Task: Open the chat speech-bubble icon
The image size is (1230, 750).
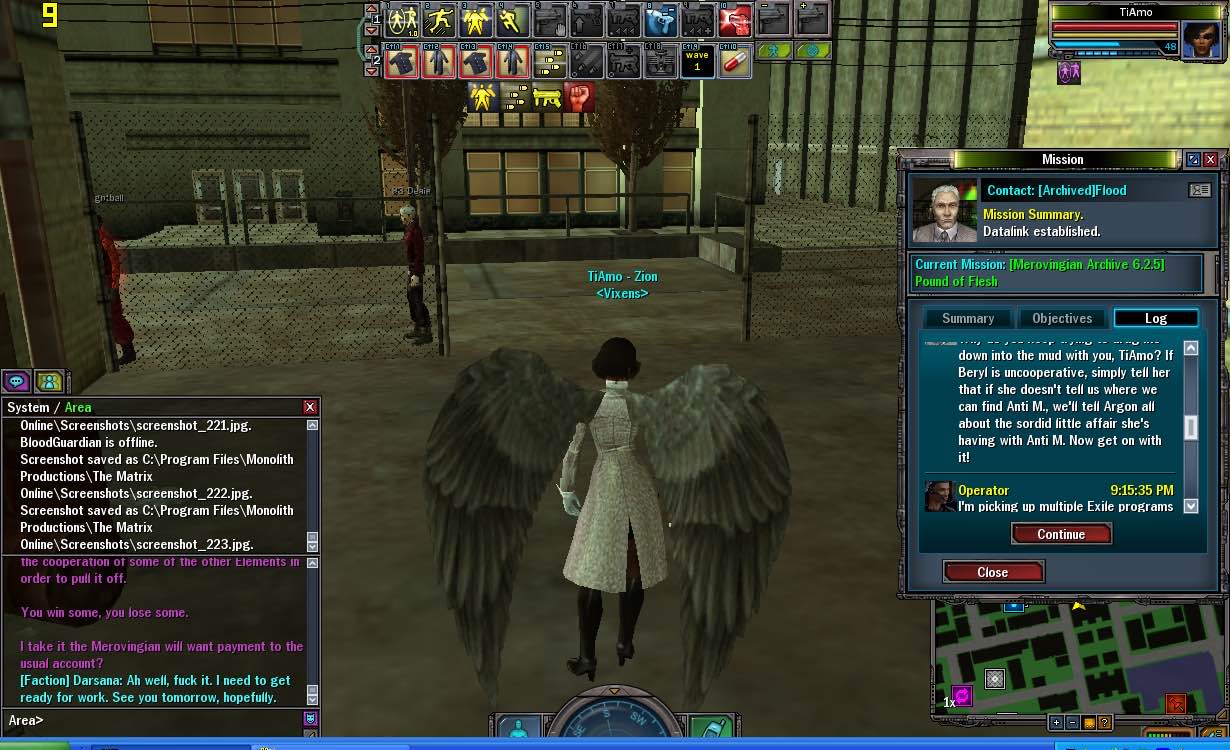Action: [x=16, y=381]
